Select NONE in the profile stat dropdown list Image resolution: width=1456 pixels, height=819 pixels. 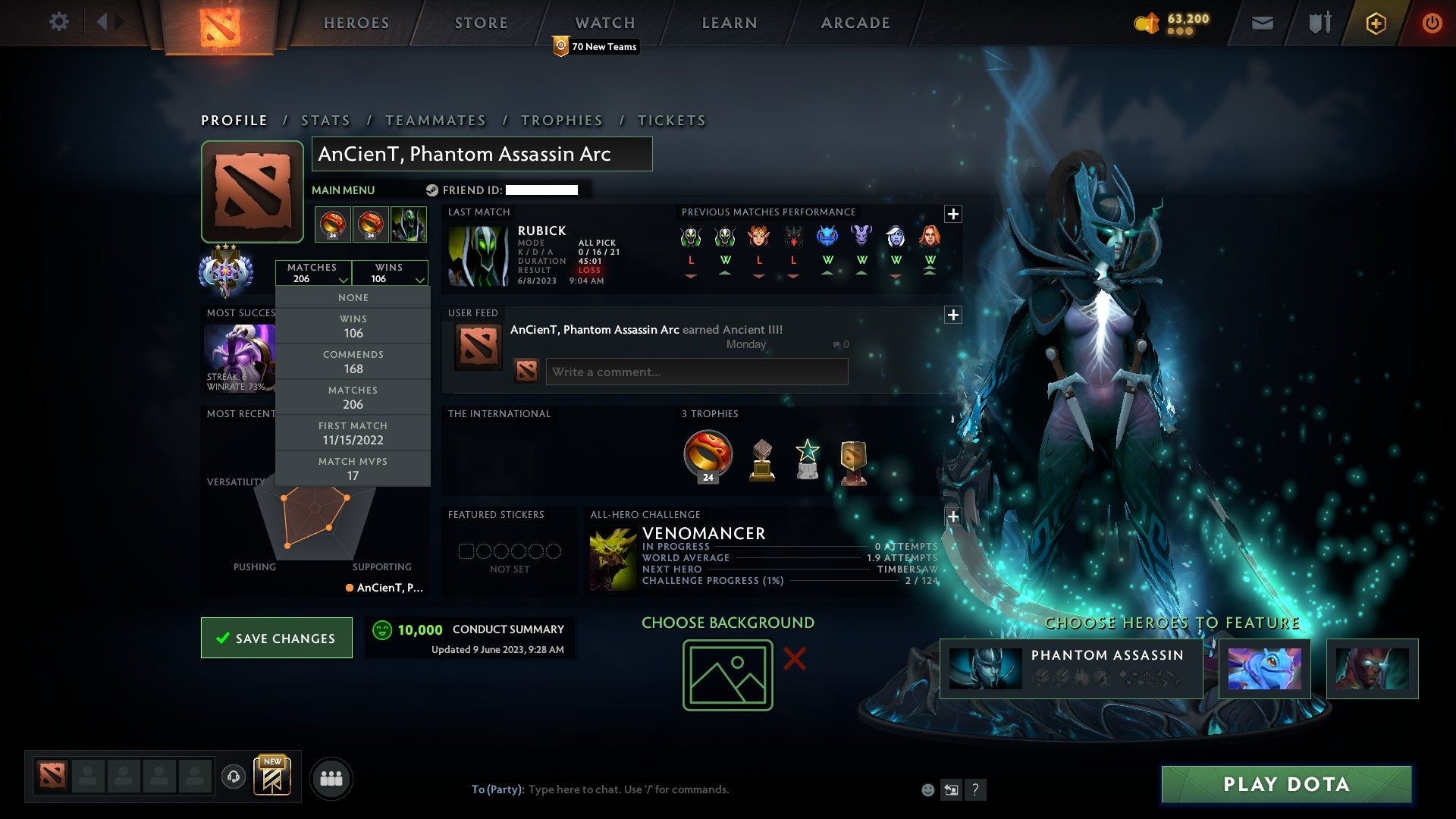pyautogui.click(x=353, y=297)
